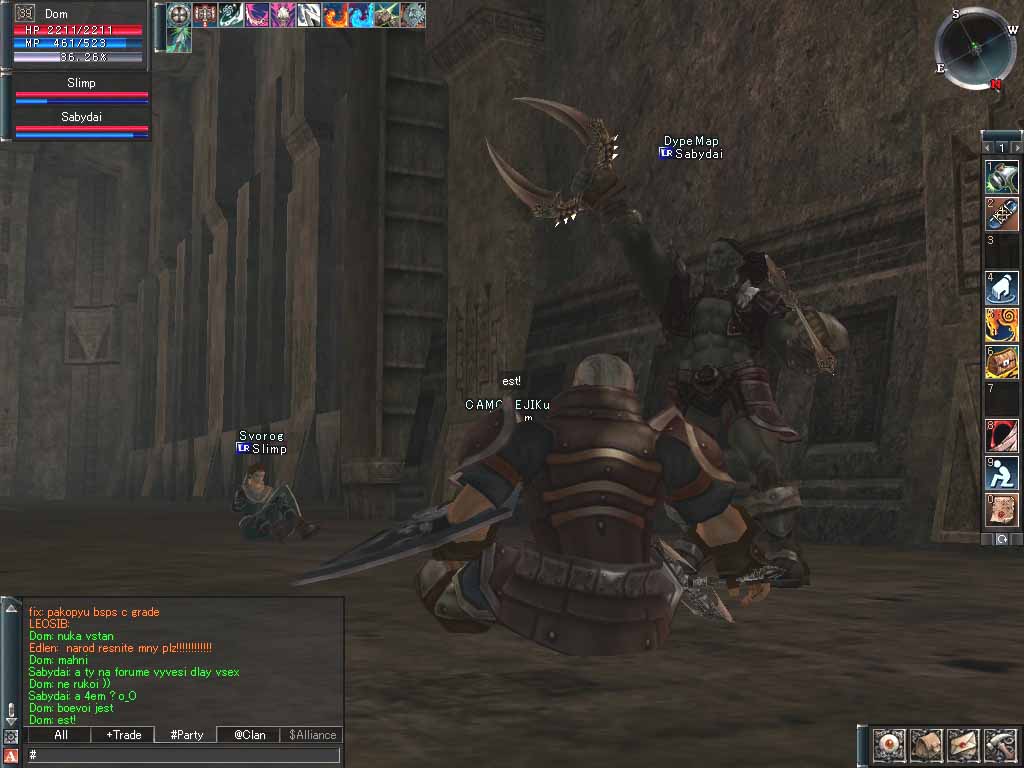
Task: Open the inventory bag menu button
Action: coord(926,745)
